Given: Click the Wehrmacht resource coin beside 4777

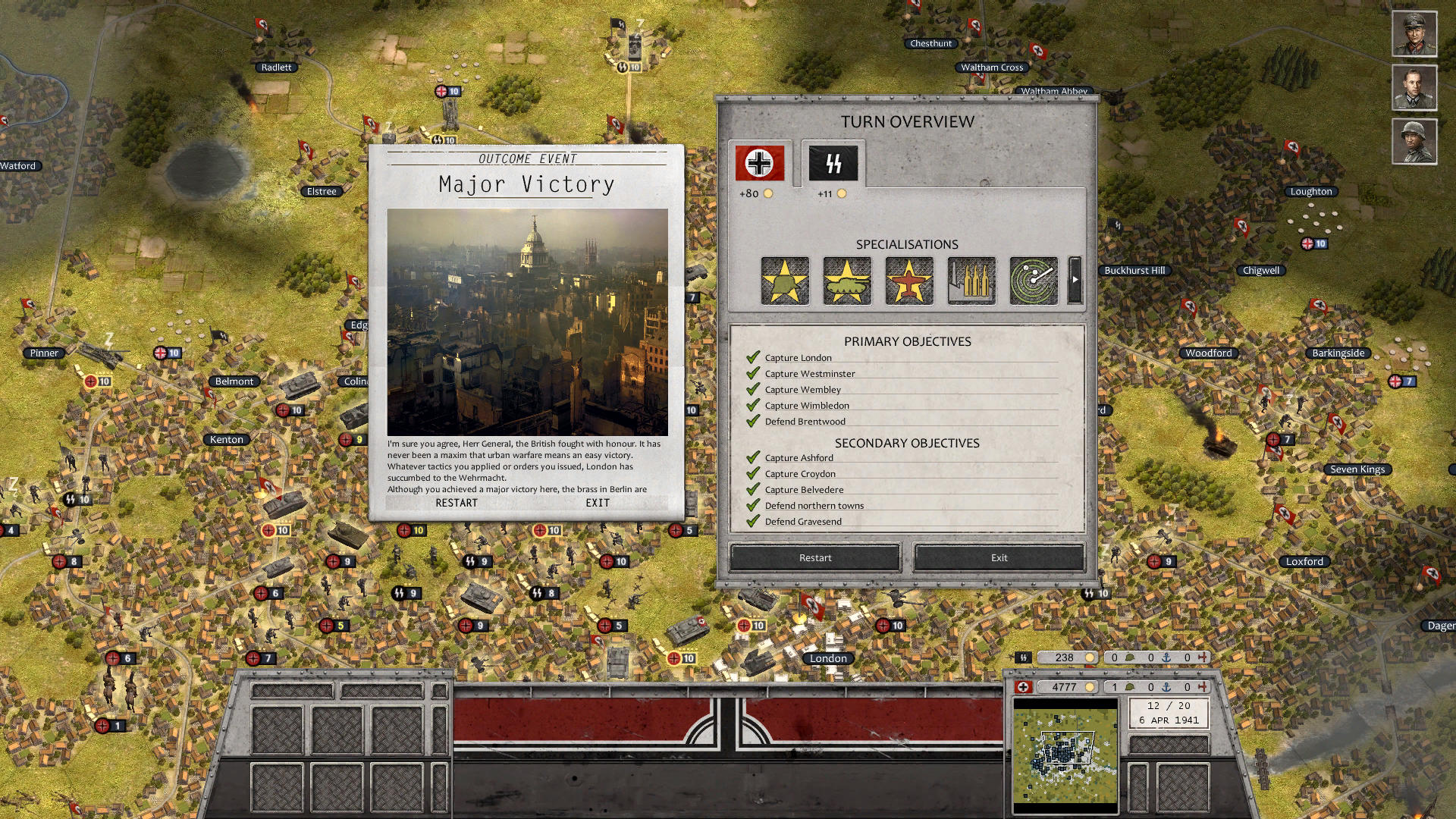Looking at the screenshot, I should click(1090, 686).
